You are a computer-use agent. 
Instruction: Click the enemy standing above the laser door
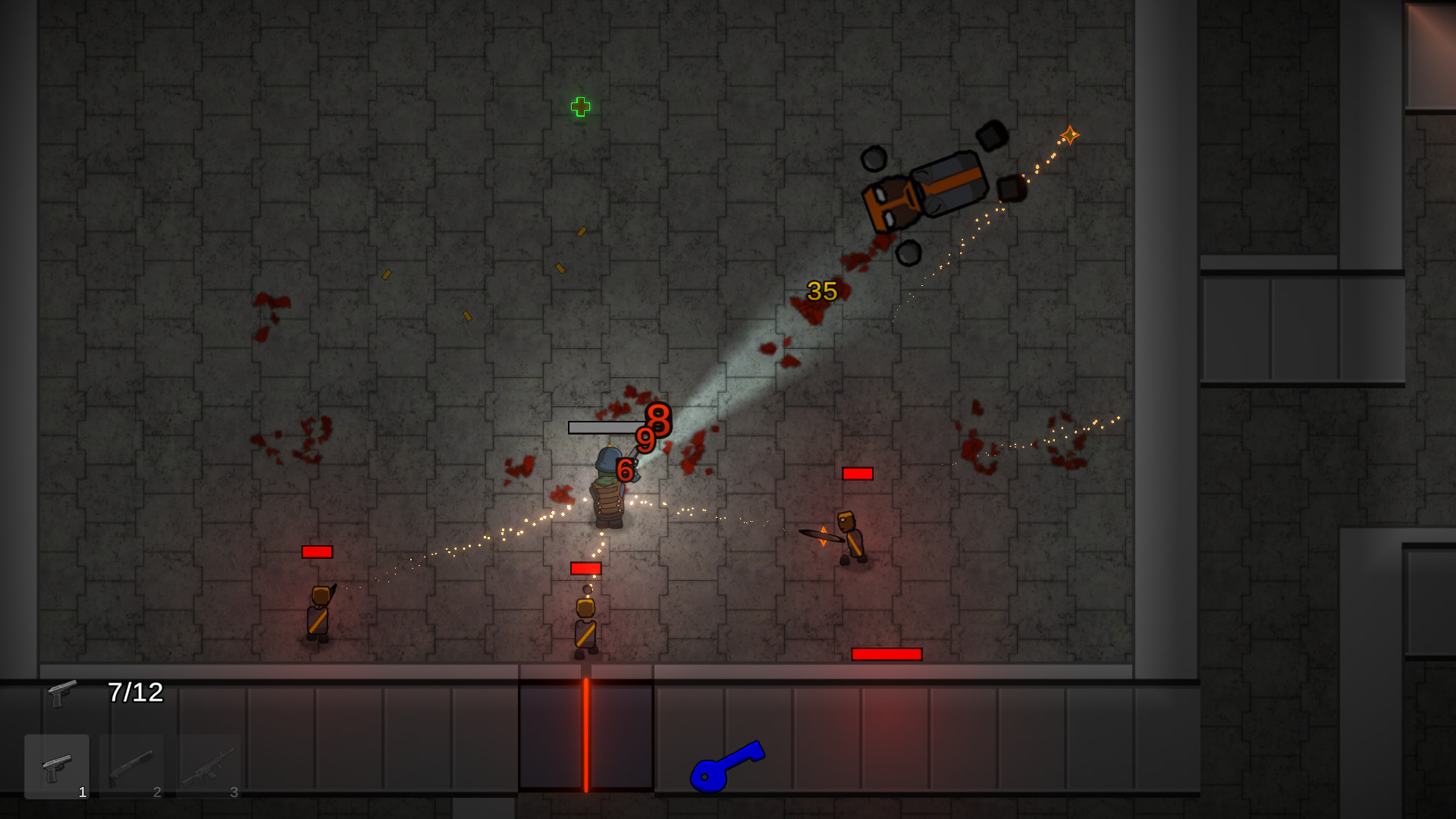[x=585, y=622]
